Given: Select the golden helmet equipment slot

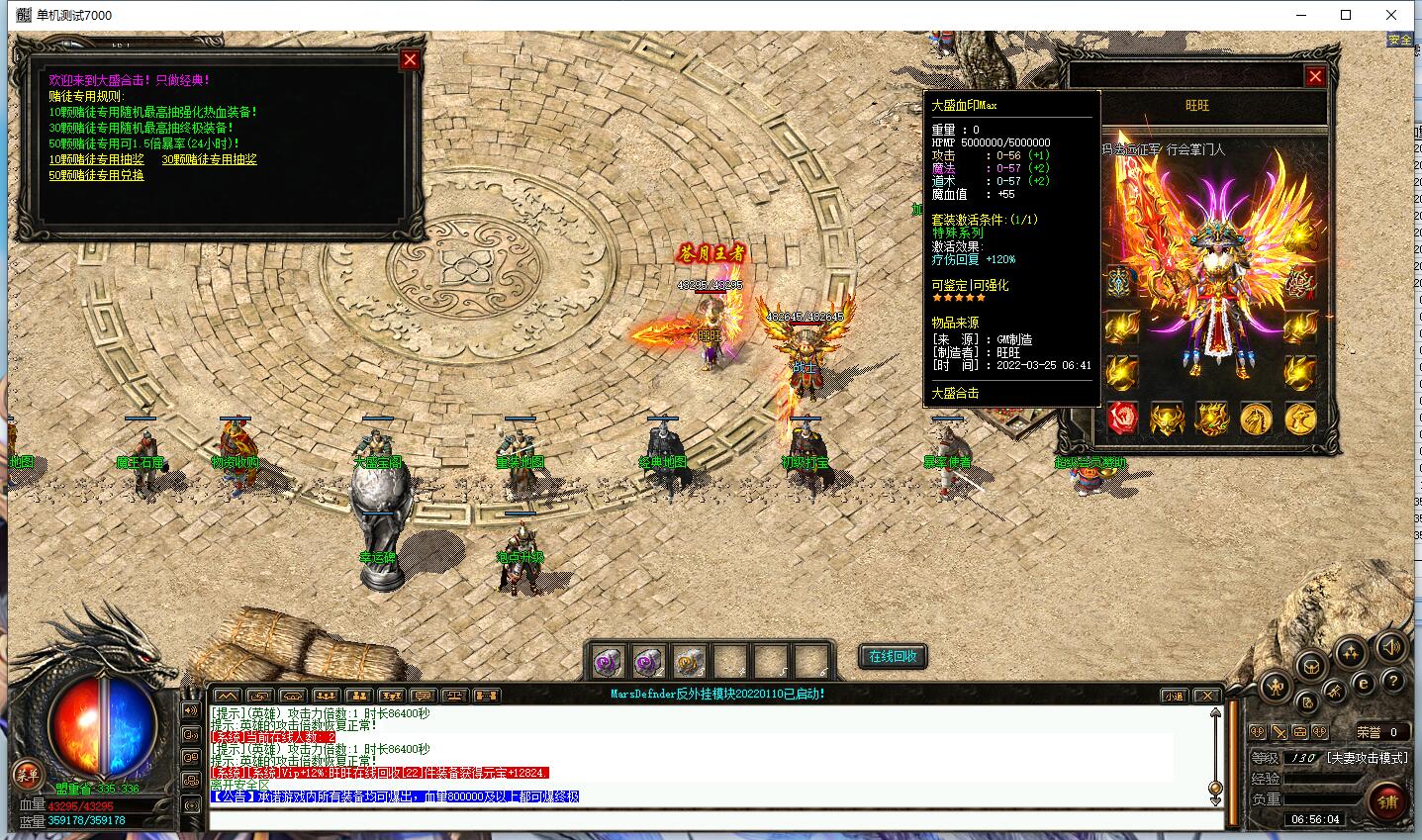Looking at the screenshot, I should (x=1168, y=419).
